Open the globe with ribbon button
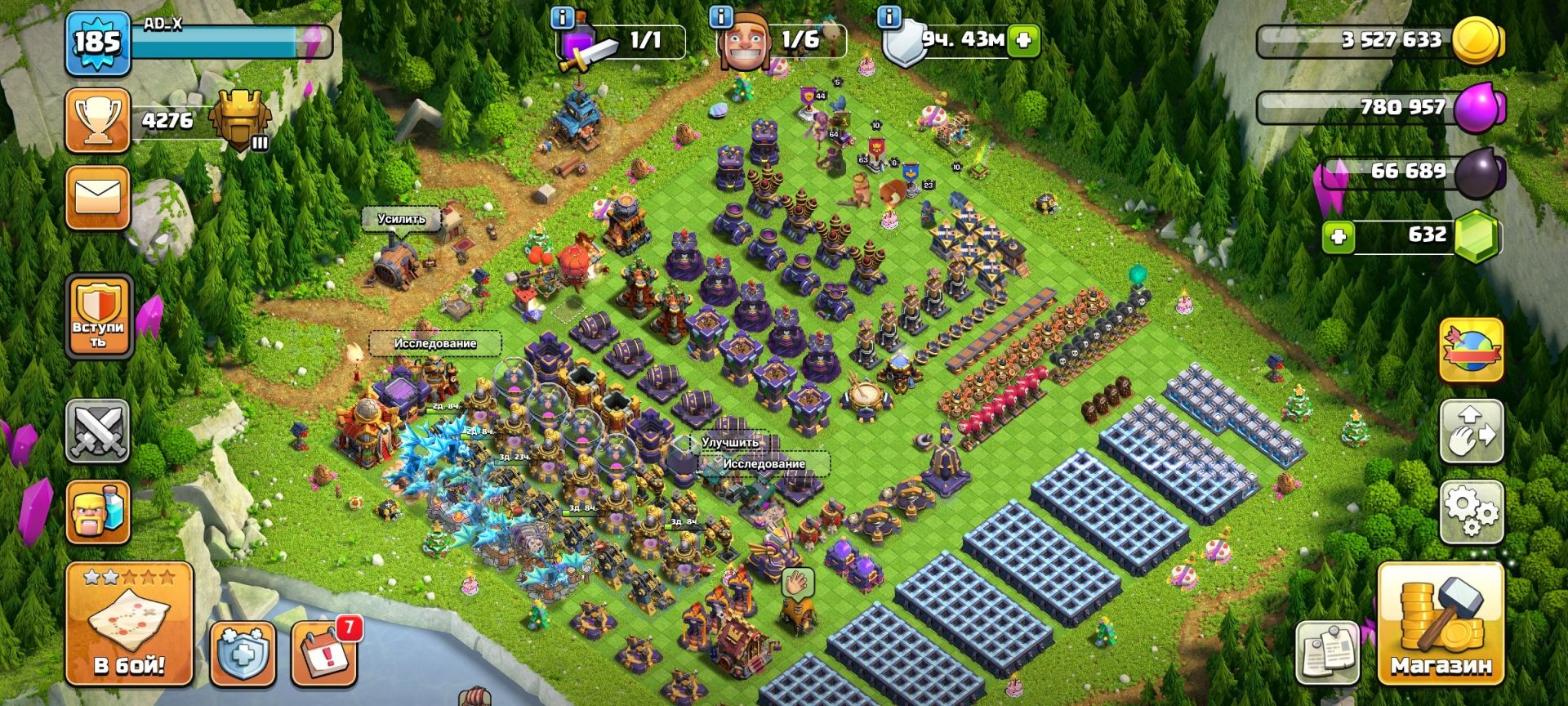This screenshot has width=1568, height=706. coord(1471,351)
